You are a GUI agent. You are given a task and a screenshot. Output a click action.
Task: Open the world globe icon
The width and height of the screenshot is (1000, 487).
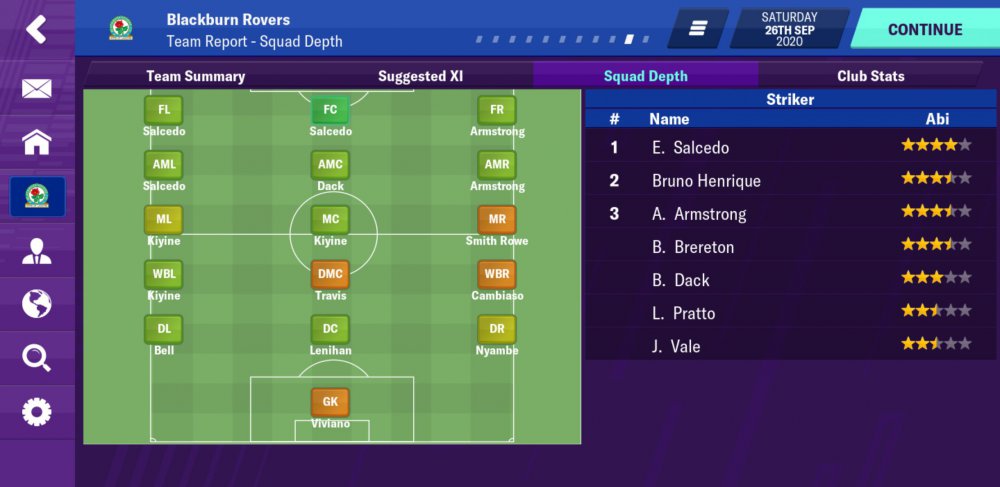(x=36, y=303)
